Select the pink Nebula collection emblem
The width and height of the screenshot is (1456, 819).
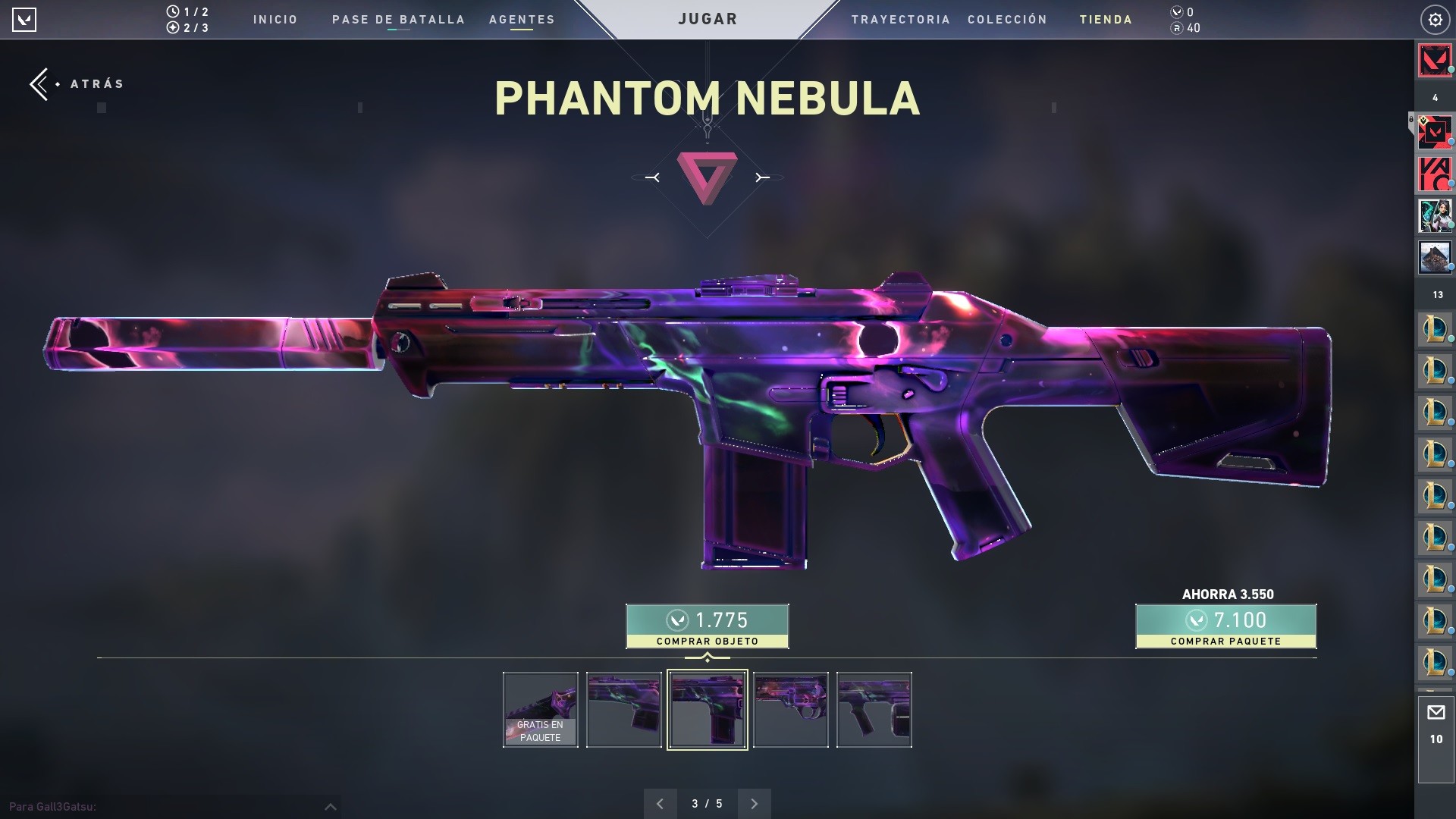point(707,176)
